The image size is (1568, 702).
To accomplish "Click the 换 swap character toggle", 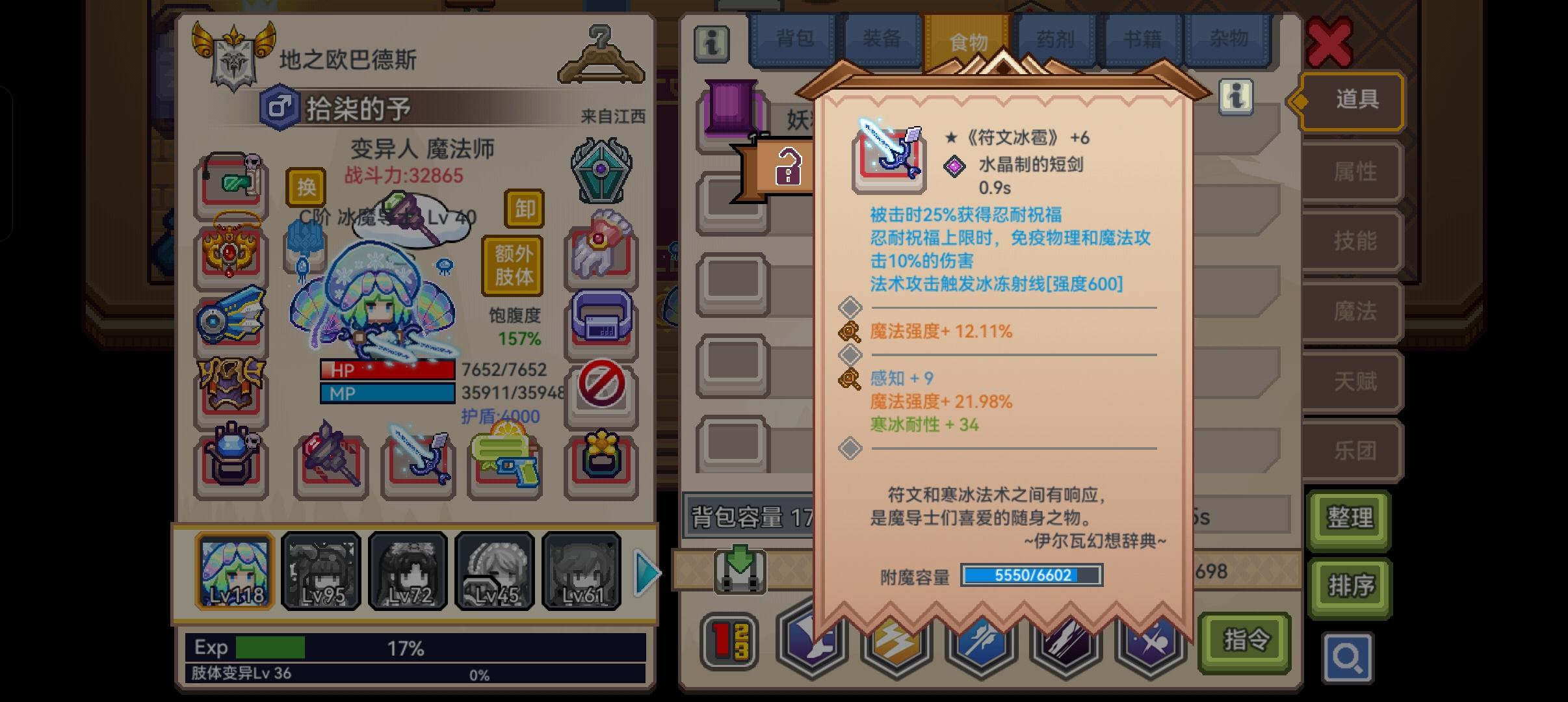I will pyautogui.click(x=307, y=187).
